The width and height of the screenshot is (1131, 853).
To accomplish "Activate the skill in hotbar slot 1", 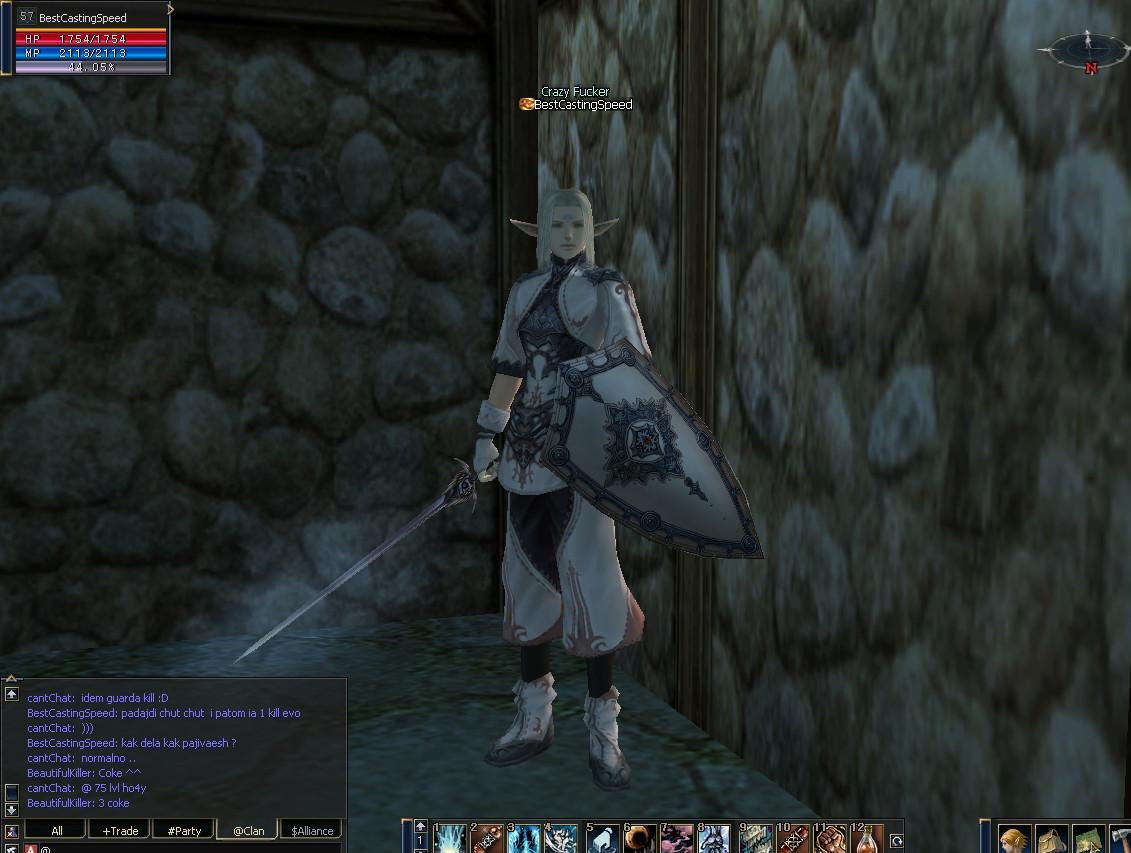I will coord(452,839).
